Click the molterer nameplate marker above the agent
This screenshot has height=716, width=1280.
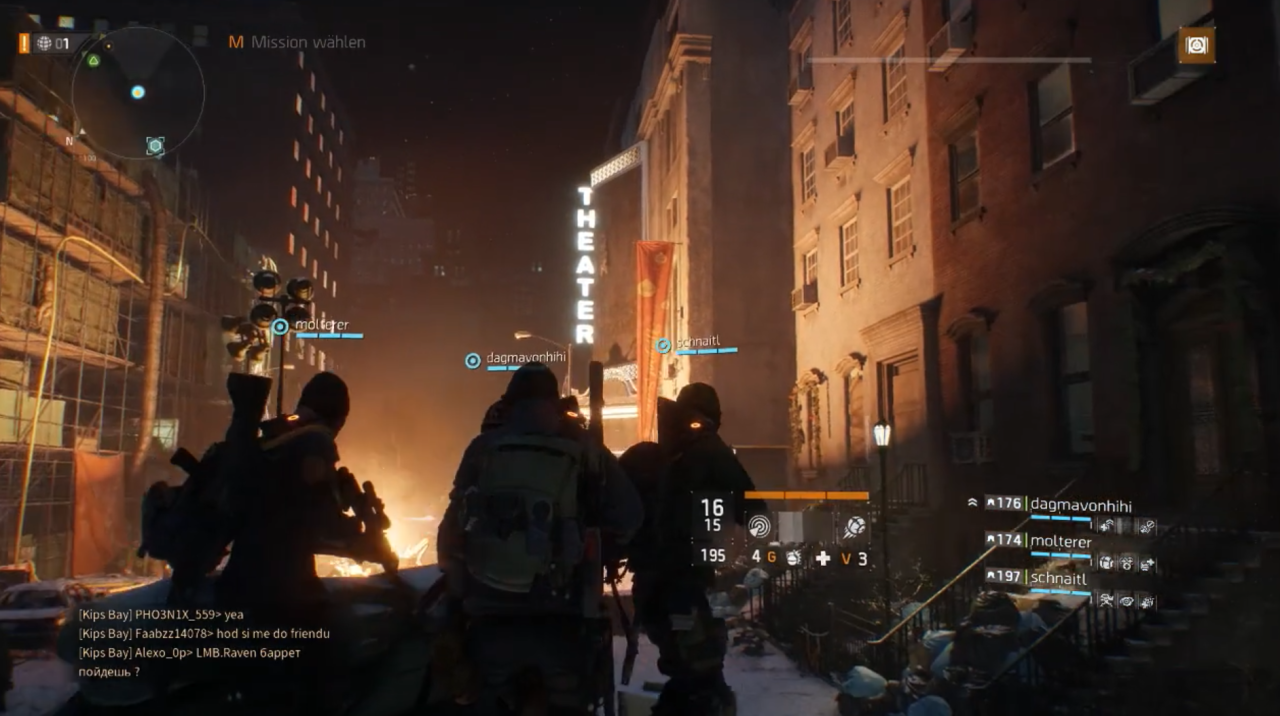(280, 326)
